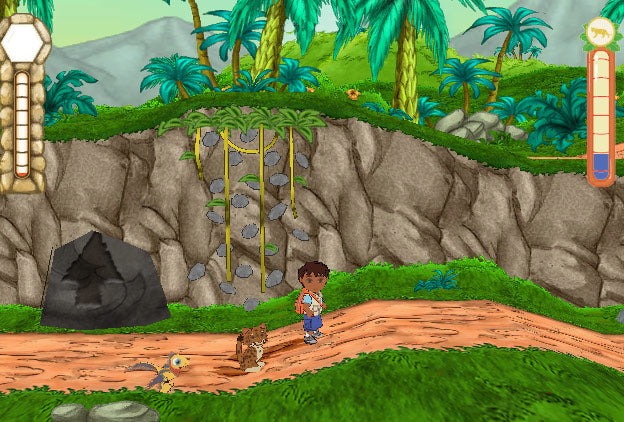Click the empty white hexagon slot
624x422 pixels.
click(x=23, y=43)
